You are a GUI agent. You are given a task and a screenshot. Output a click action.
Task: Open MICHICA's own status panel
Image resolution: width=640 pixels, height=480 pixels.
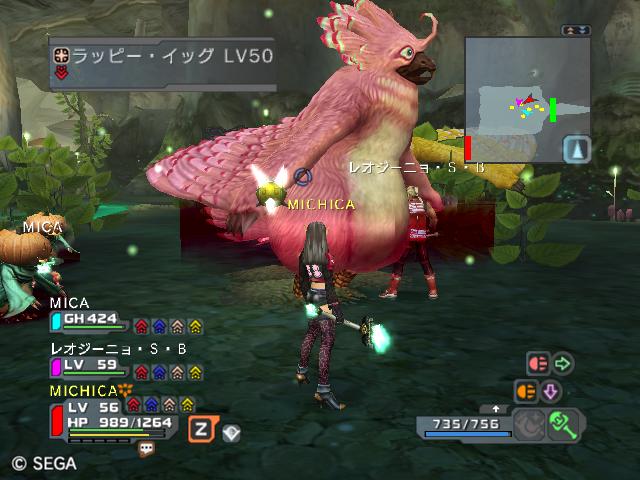coord(110,415)
